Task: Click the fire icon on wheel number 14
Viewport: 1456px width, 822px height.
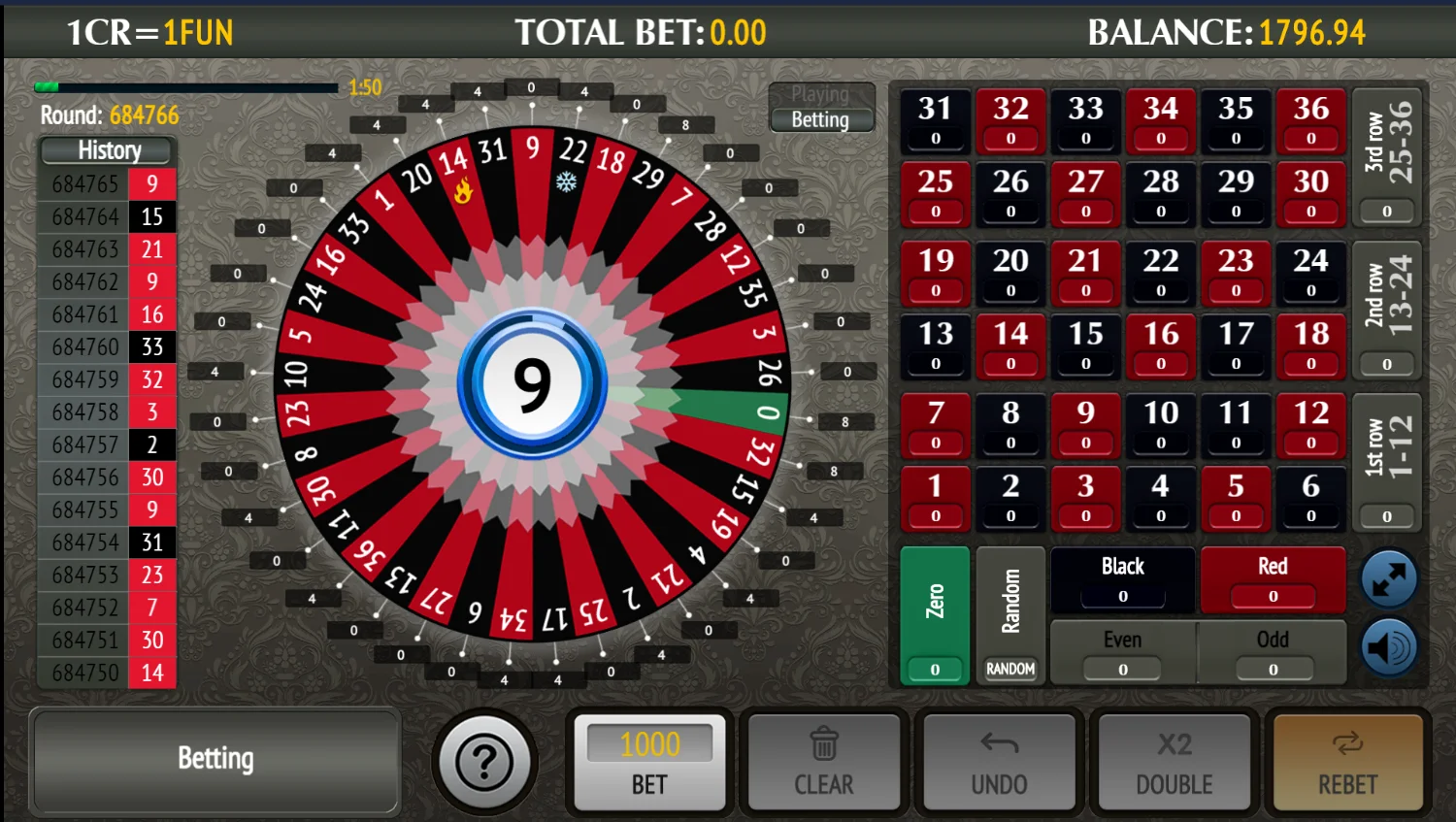Action: (463, 192)
